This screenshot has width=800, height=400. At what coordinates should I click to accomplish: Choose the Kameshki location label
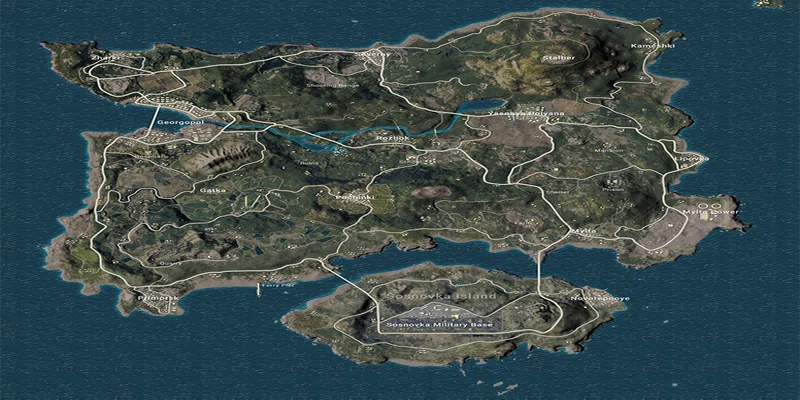[x=654, y=46]
